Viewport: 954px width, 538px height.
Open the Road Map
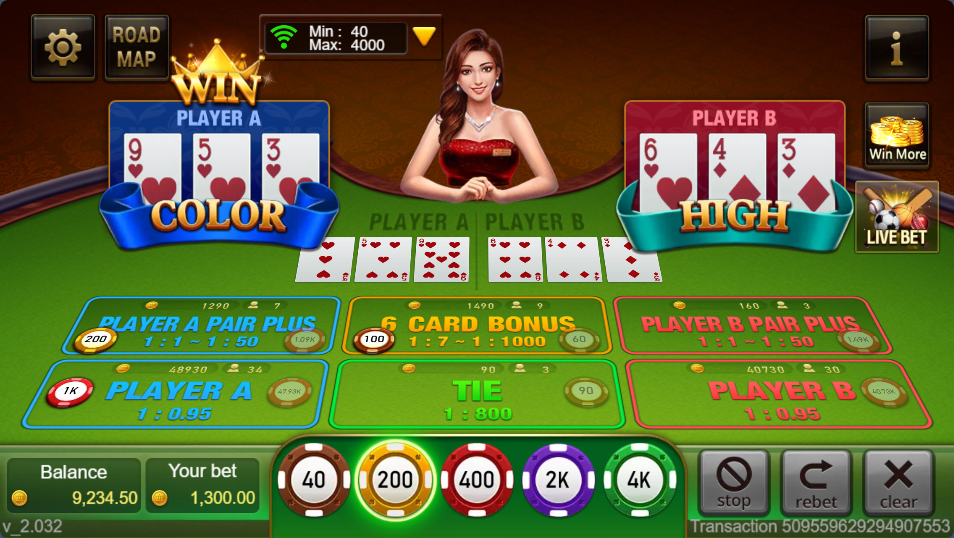coord(136,47)
